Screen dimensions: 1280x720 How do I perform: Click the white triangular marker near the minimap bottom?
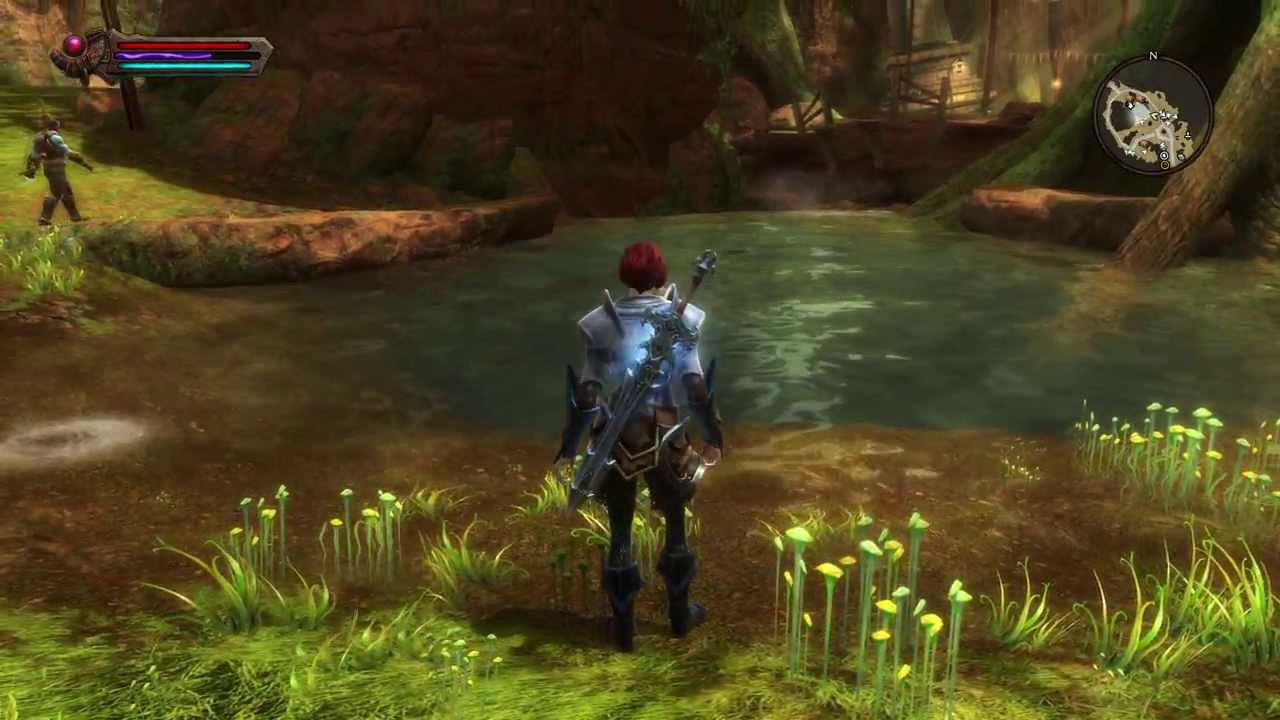click(x=1144, y=151)
